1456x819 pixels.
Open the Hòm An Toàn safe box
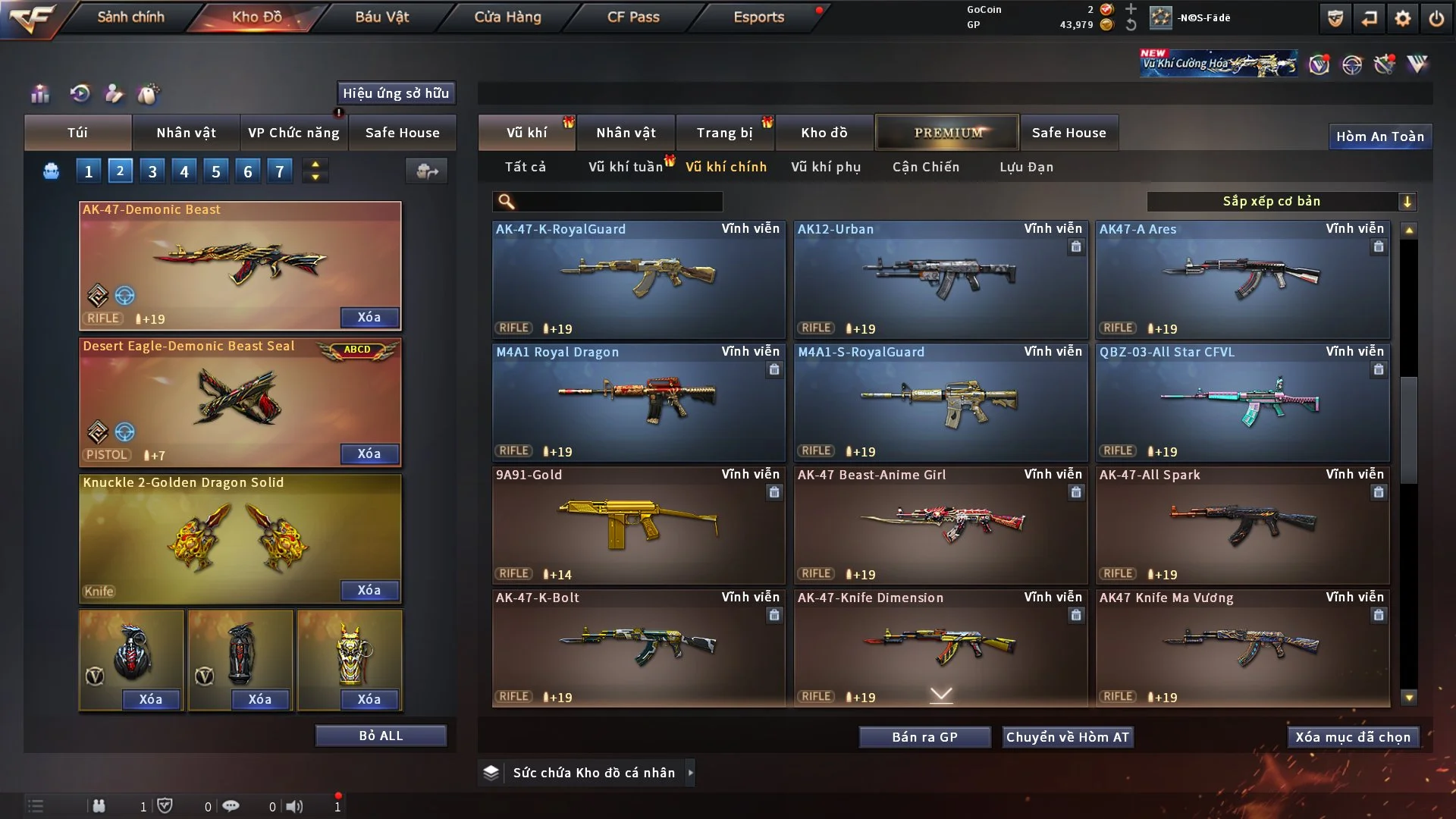tap(1379, 136)
